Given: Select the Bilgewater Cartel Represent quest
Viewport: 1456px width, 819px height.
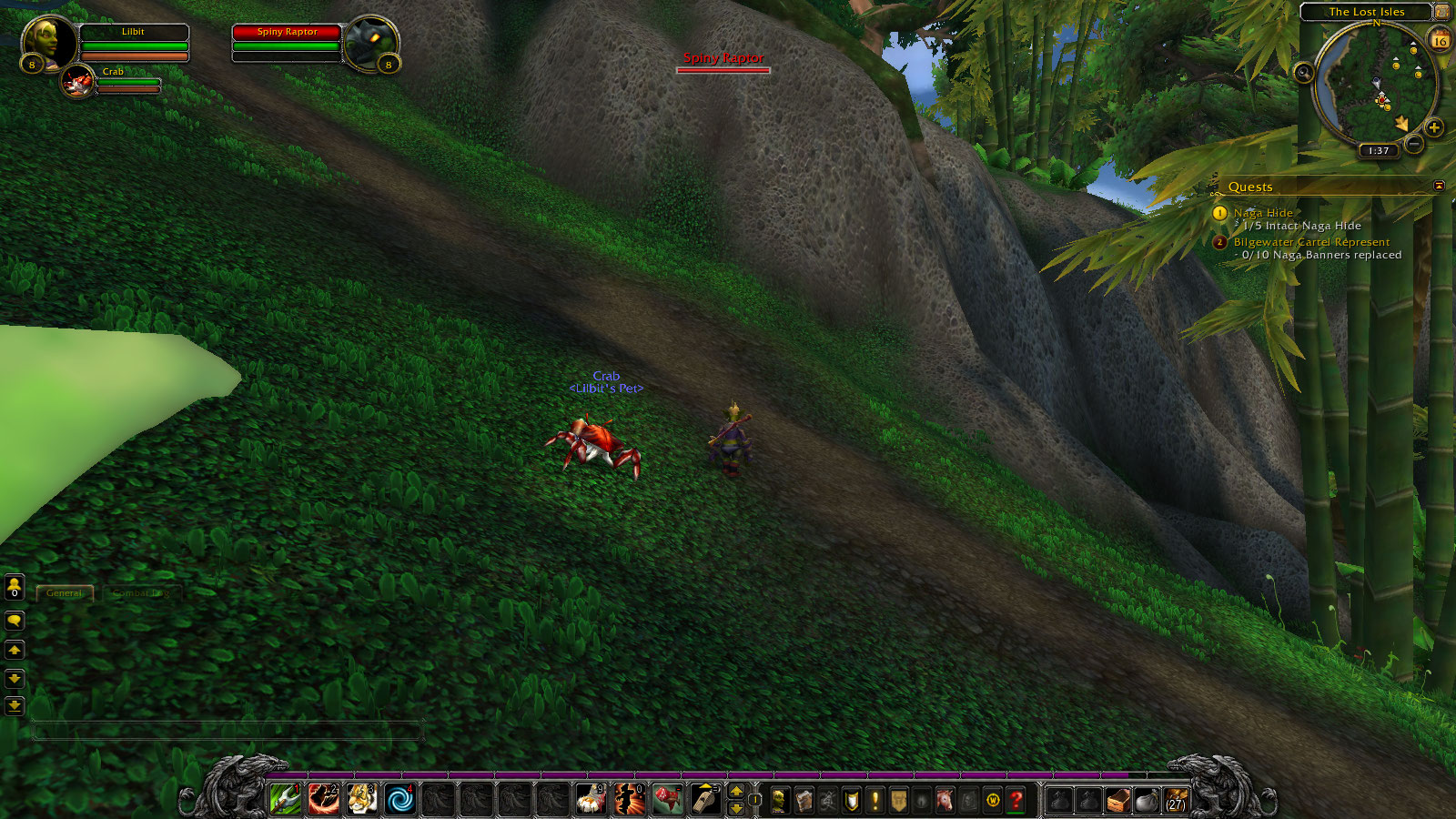Looking at the screenshot, I should 1310,242.
